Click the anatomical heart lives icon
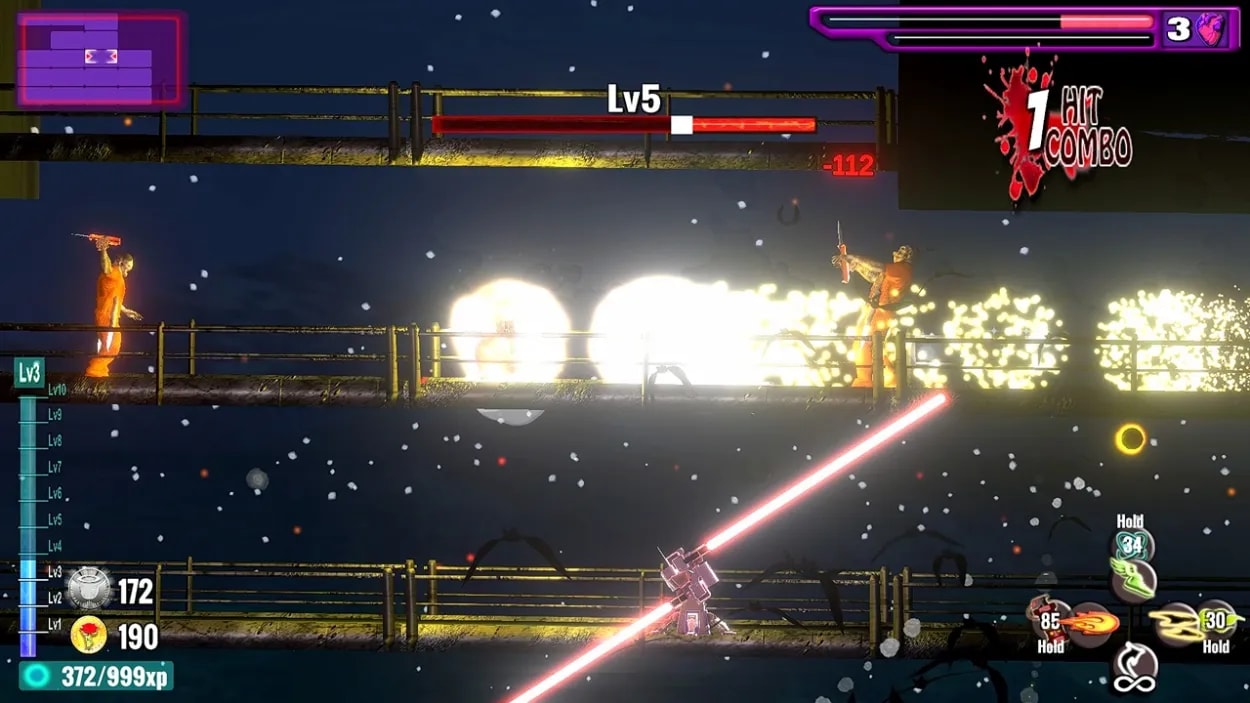 coord(1211,29)
